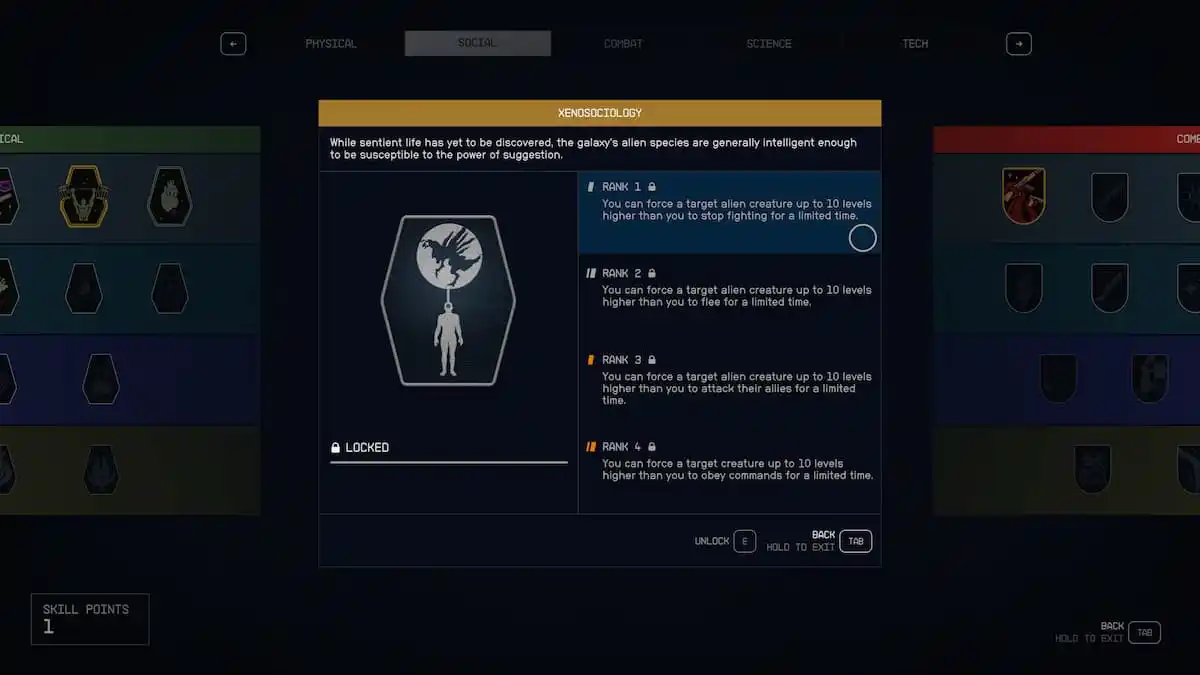Viewport: 1200px width, 675px height.
Task: Unlock the Xenosociology skill
Action: tap(744, 541)
